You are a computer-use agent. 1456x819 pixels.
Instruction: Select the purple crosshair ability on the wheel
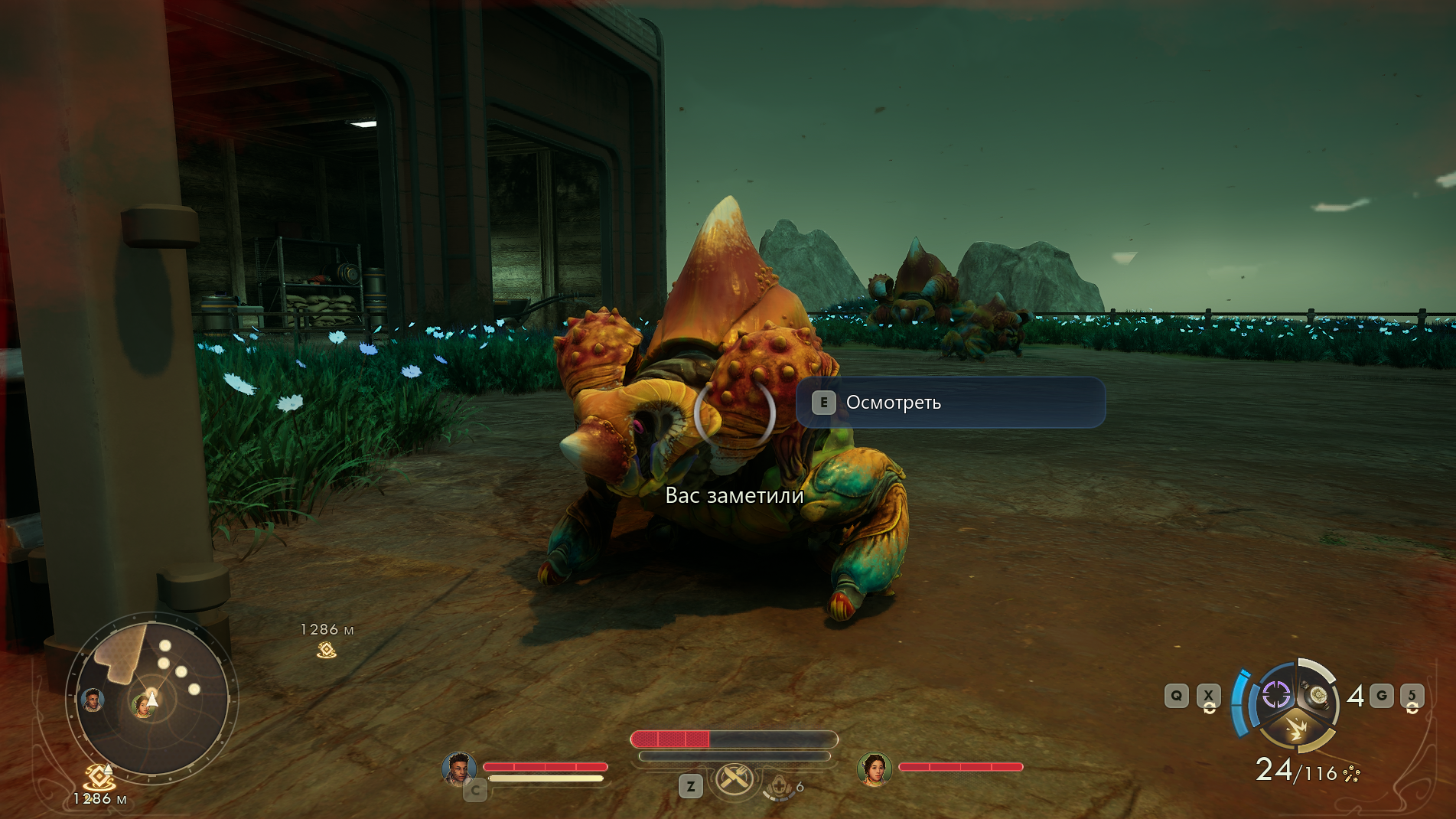[x=1275, y=695]
